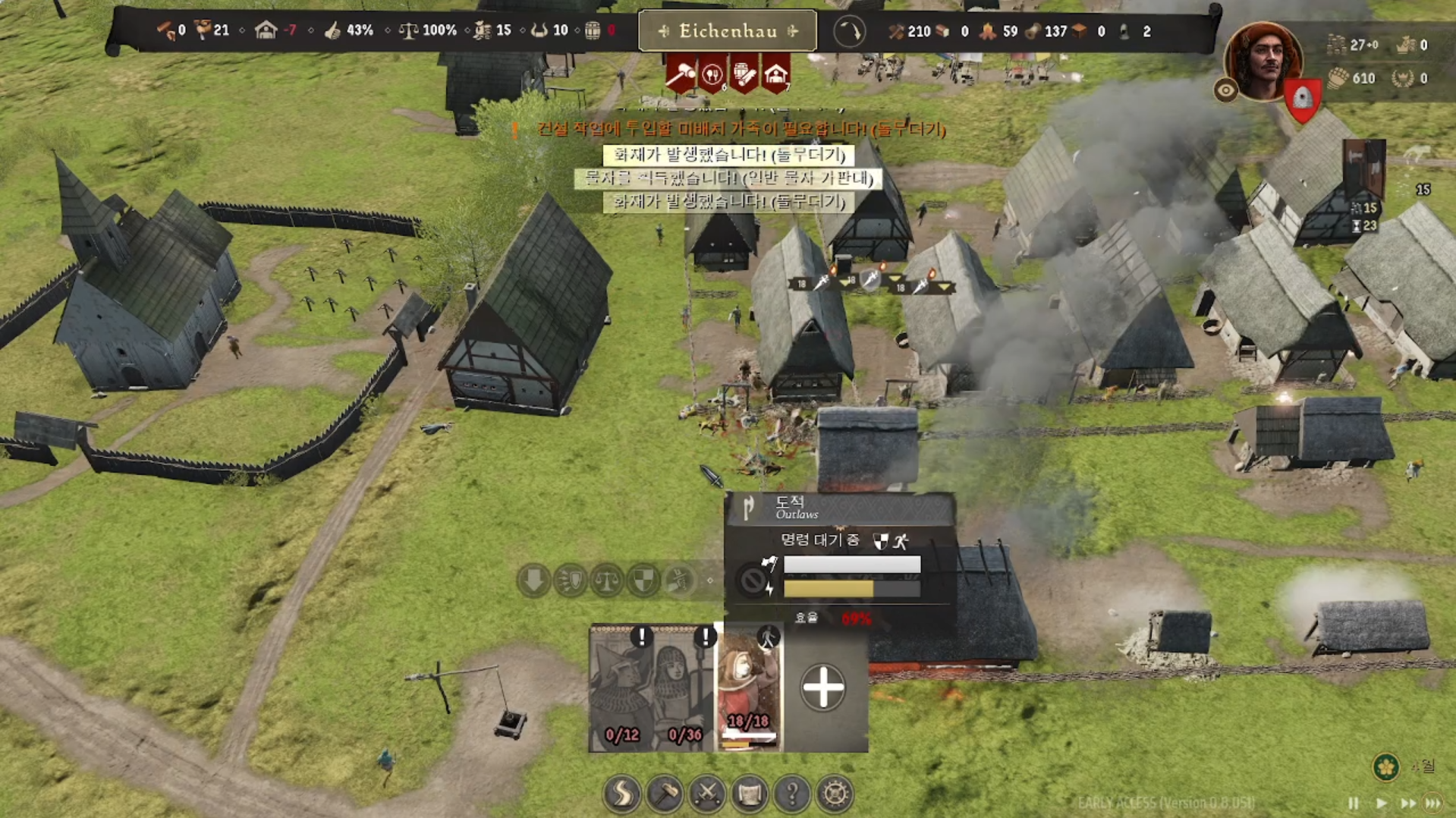Open the question mark help button

coord(792,794)
